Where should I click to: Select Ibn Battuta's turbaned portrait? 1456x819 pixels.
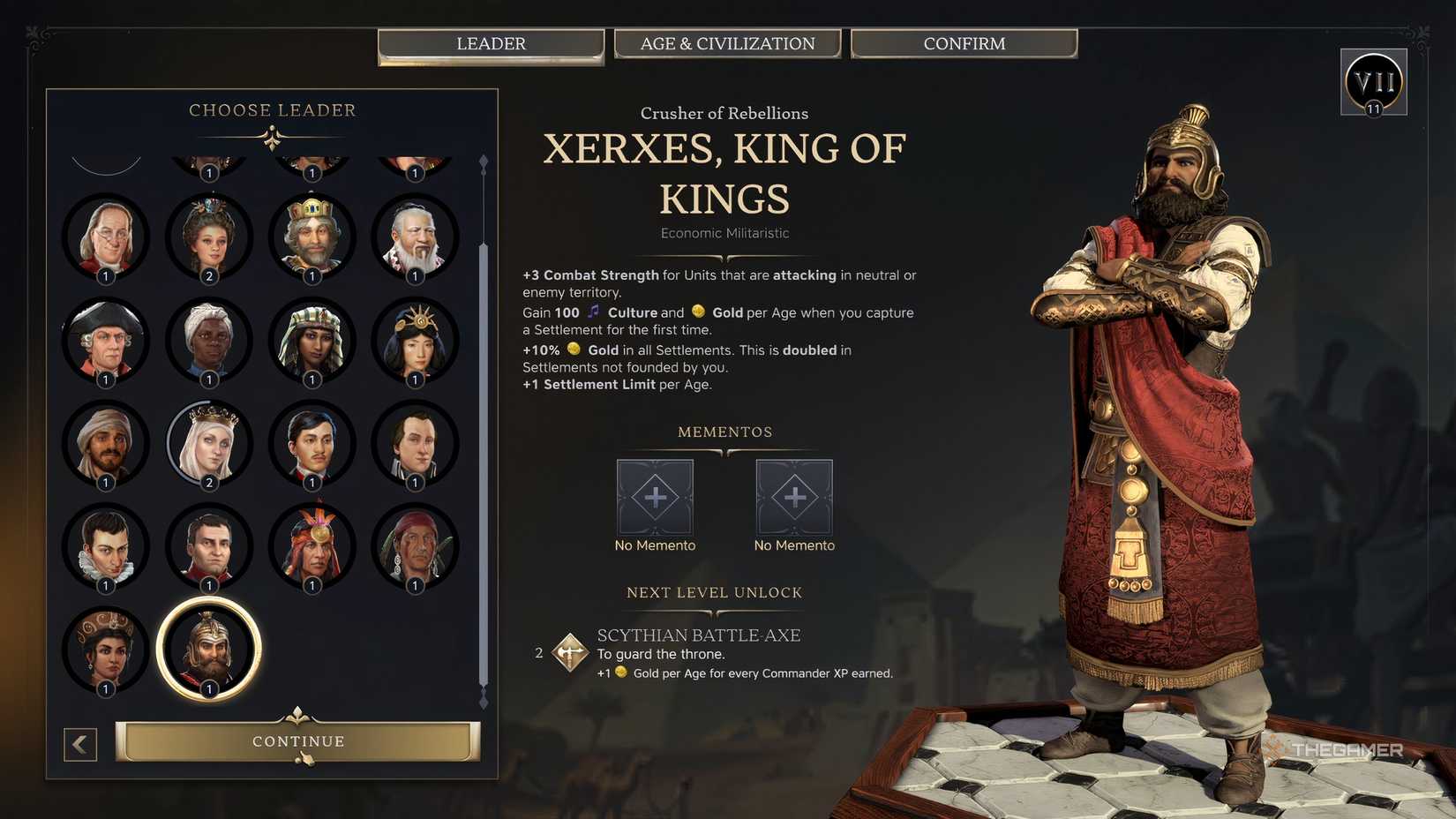[106, 444]
